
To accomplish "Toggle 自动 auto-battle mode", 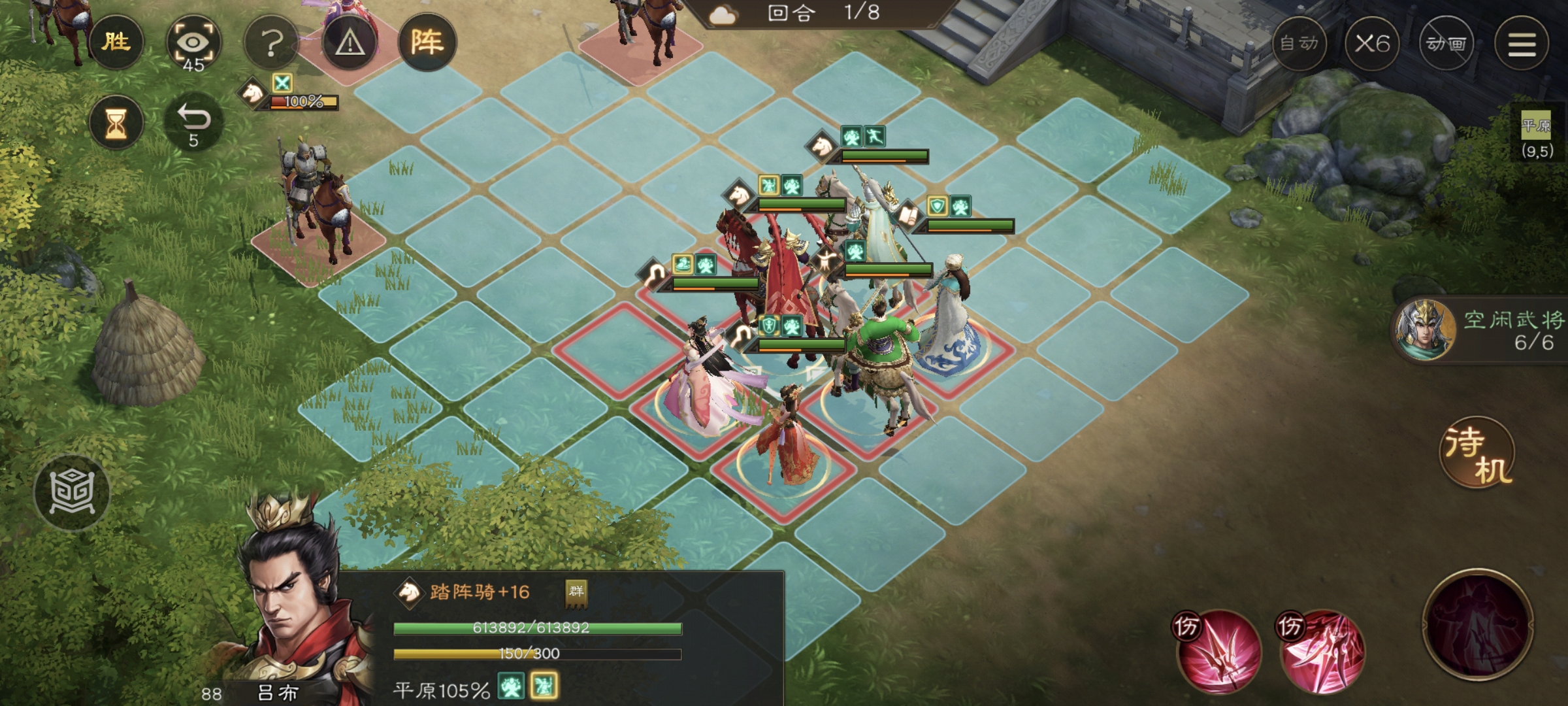I will tap(1299, 42).
